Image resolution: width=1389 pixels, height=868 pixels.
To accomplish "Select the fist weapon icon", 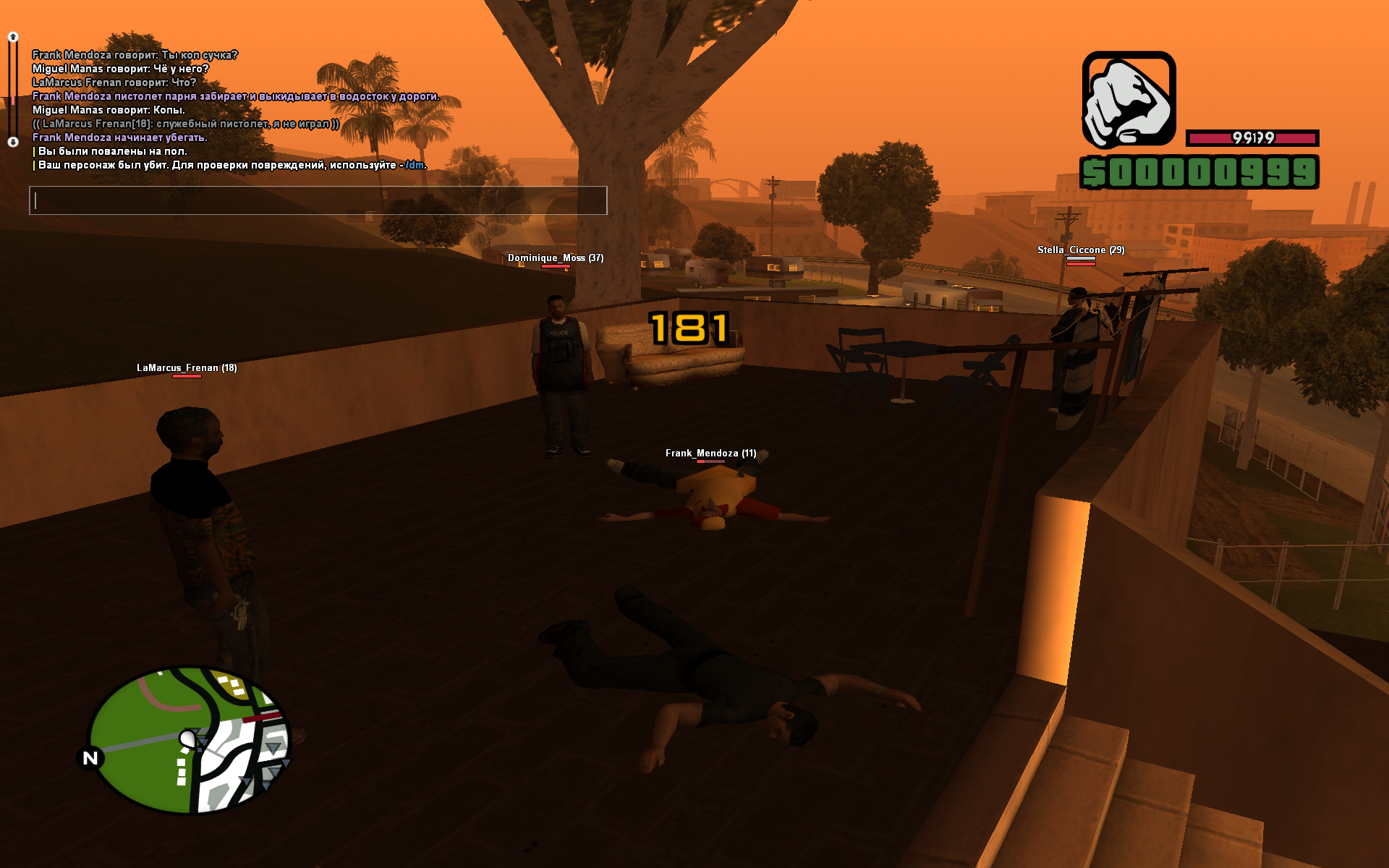I will [1128, 99].
